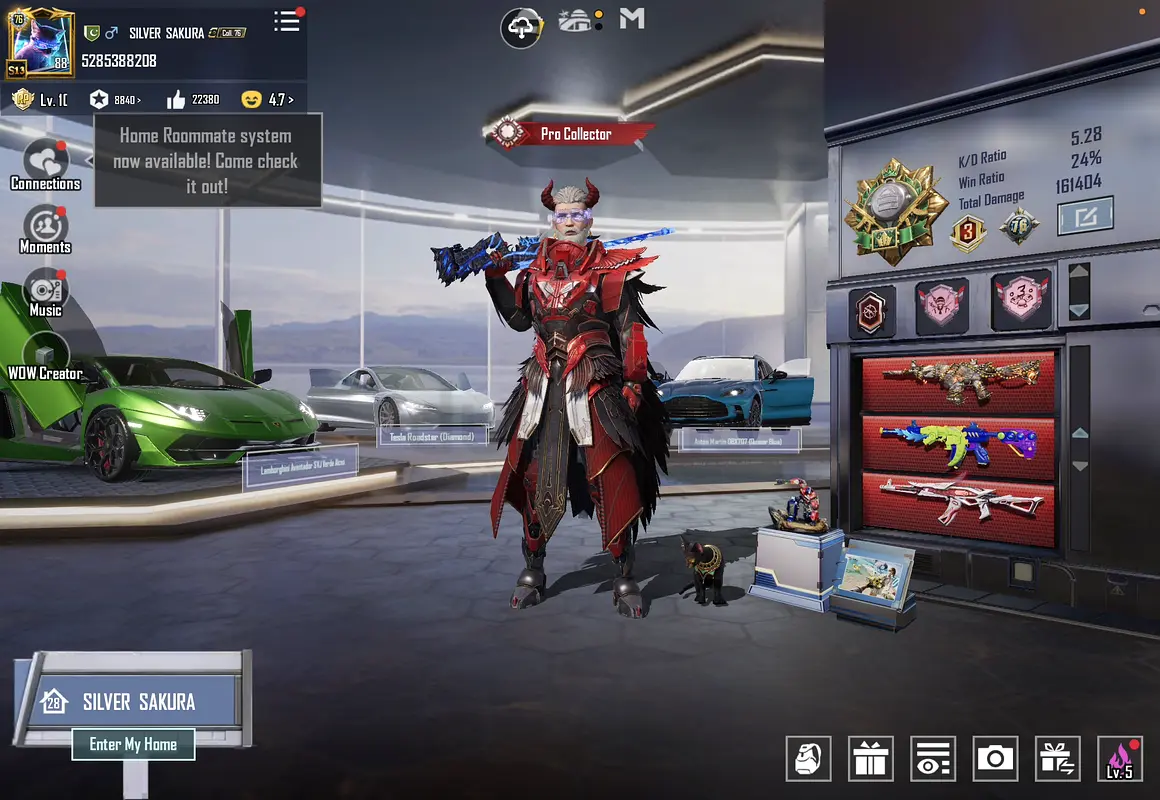Open the Lv.5 pink flame icon
This screenshot has height=800, width=1160.
point(1119,759)
